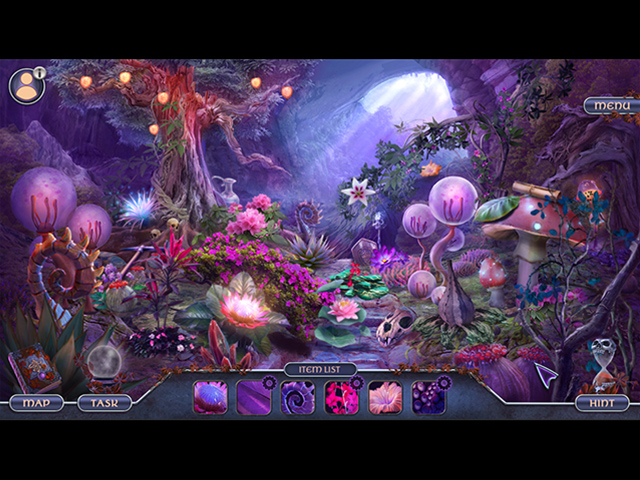Select the crystal ball above Task

click(x=104, y=362)
